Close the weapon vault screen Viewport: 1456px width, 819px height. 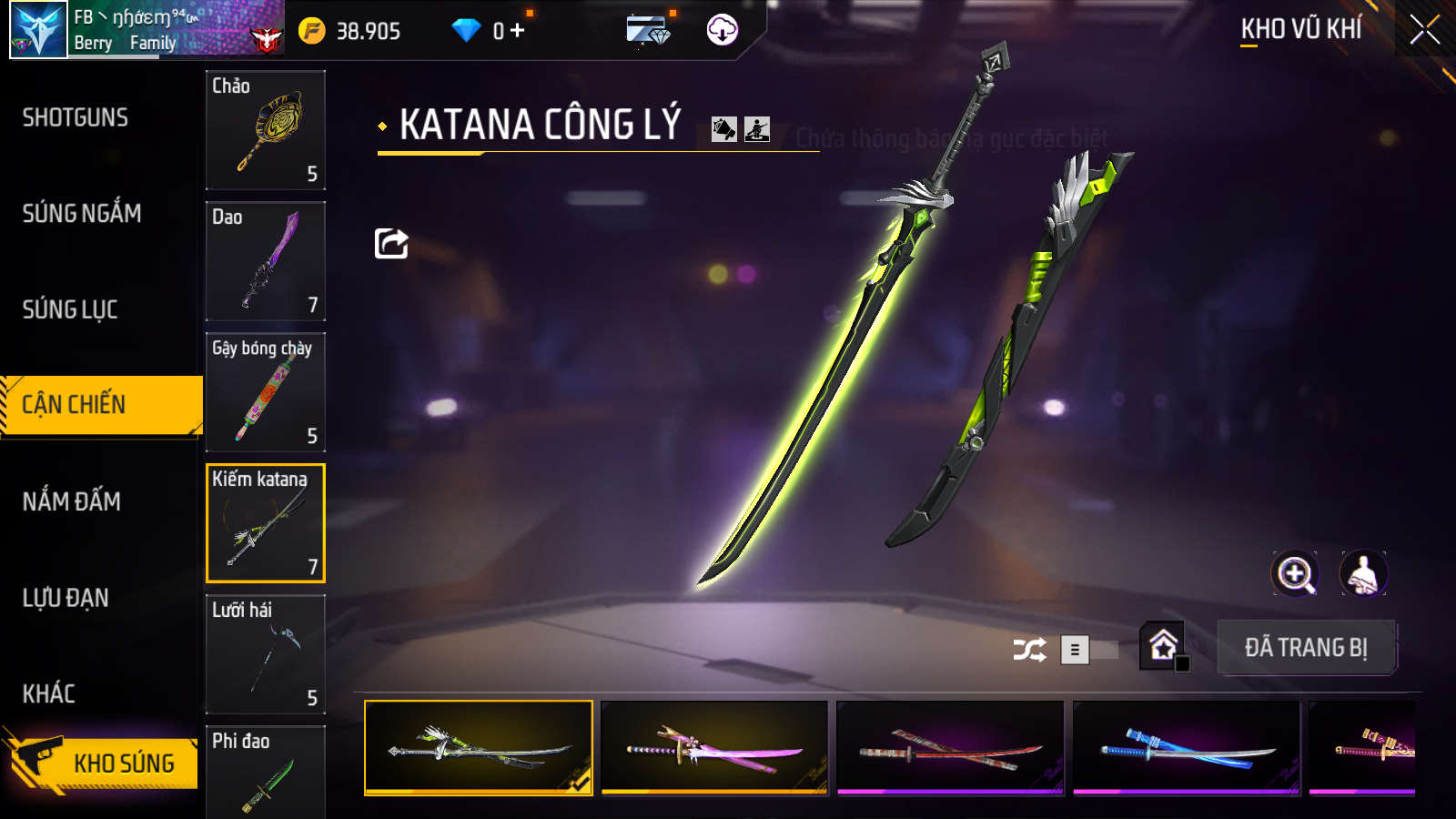pyautogui.click(x=1424, y=30)
